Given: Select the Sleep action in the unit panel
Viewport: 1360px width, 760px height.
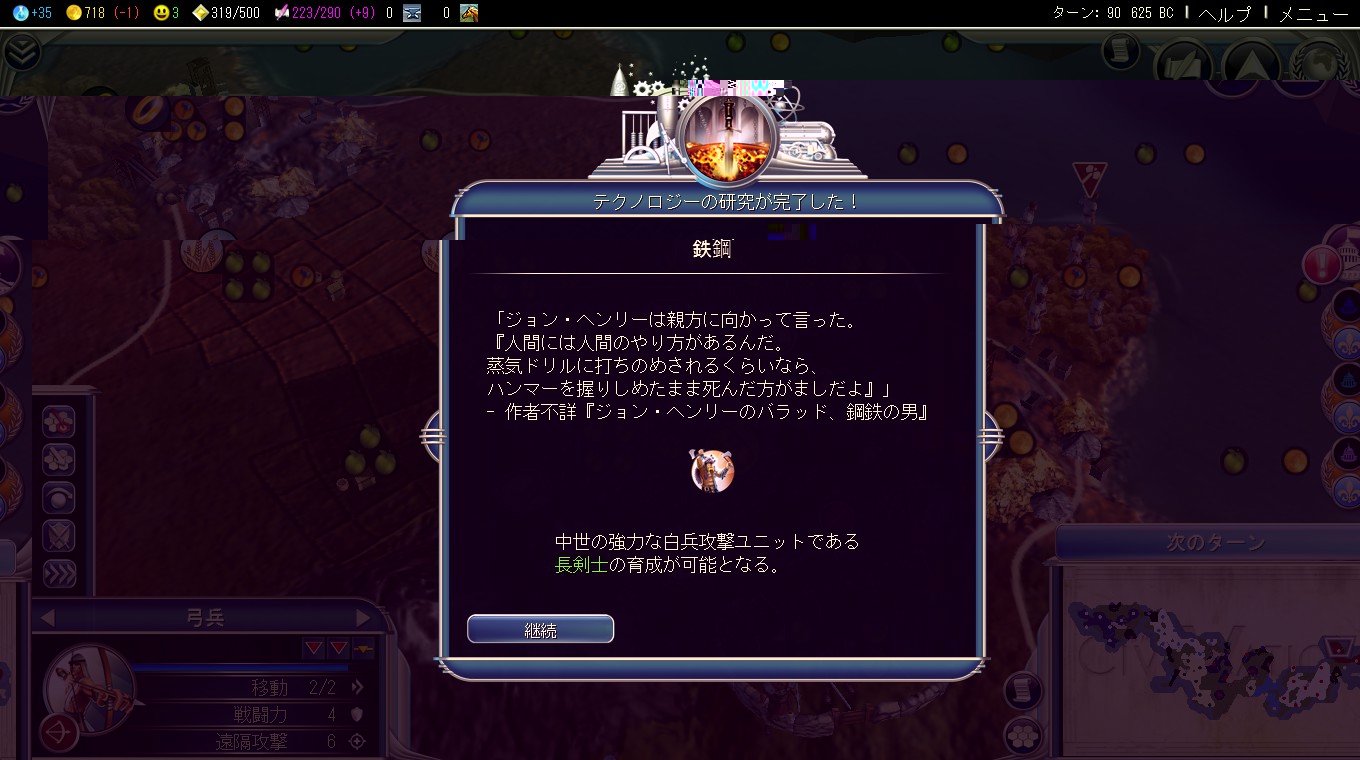Looking at the screenshot, I should (x=58, y=497).
